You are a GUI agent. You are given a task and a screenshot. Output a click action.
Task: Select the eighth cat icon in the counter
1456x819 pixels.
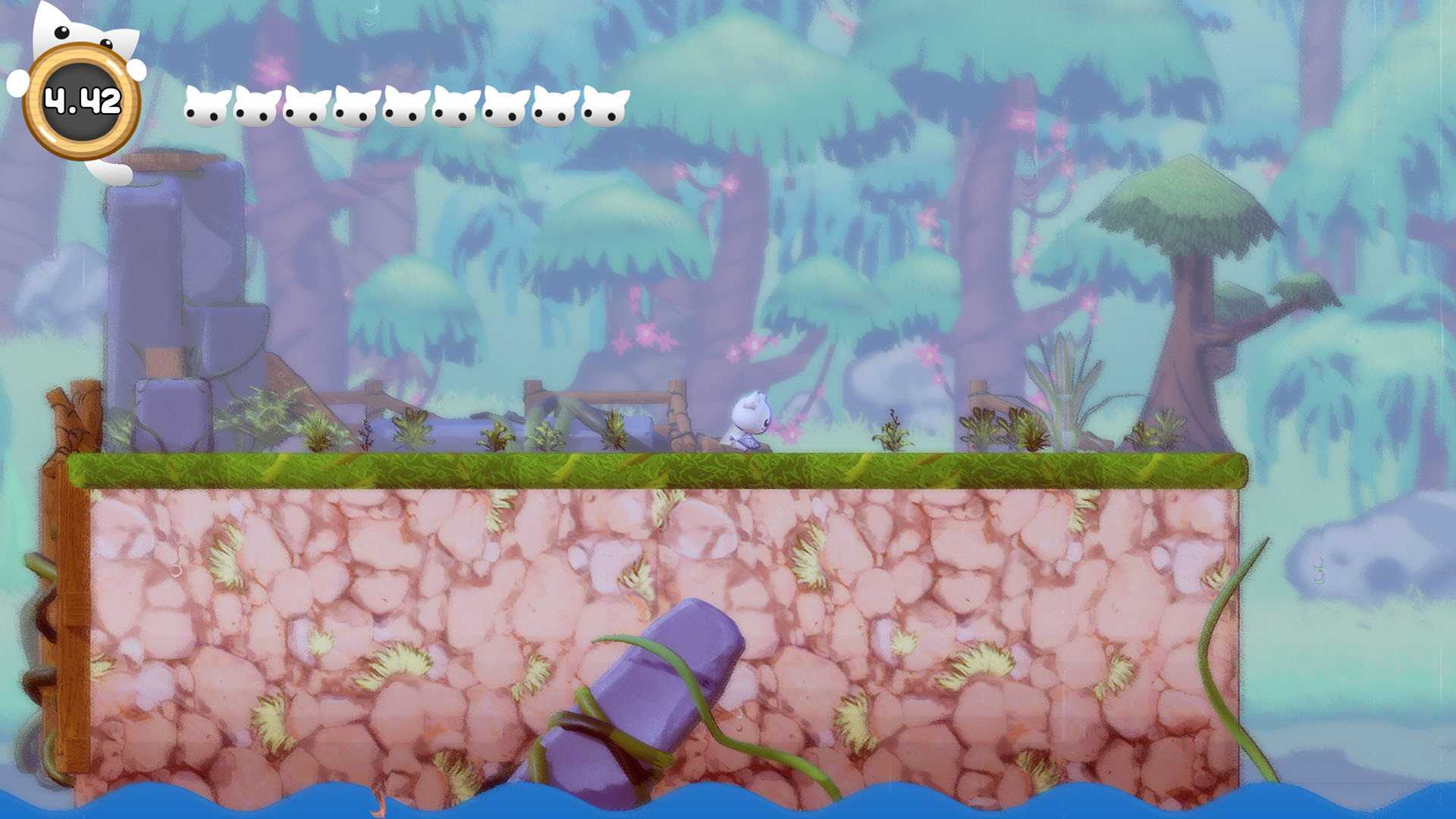coord(553,108)
